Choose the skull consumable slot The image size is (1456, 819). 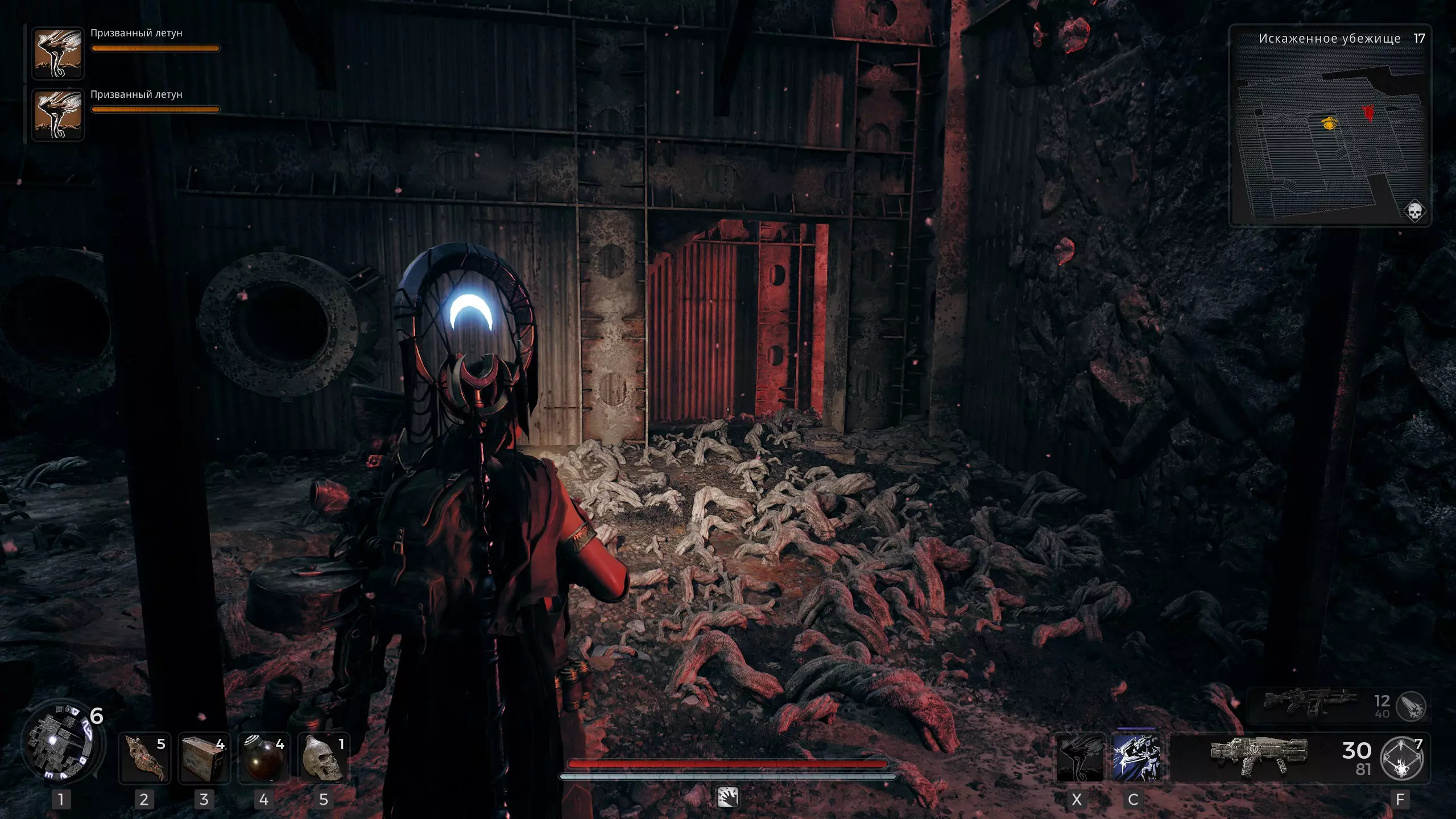coord(323,759)
